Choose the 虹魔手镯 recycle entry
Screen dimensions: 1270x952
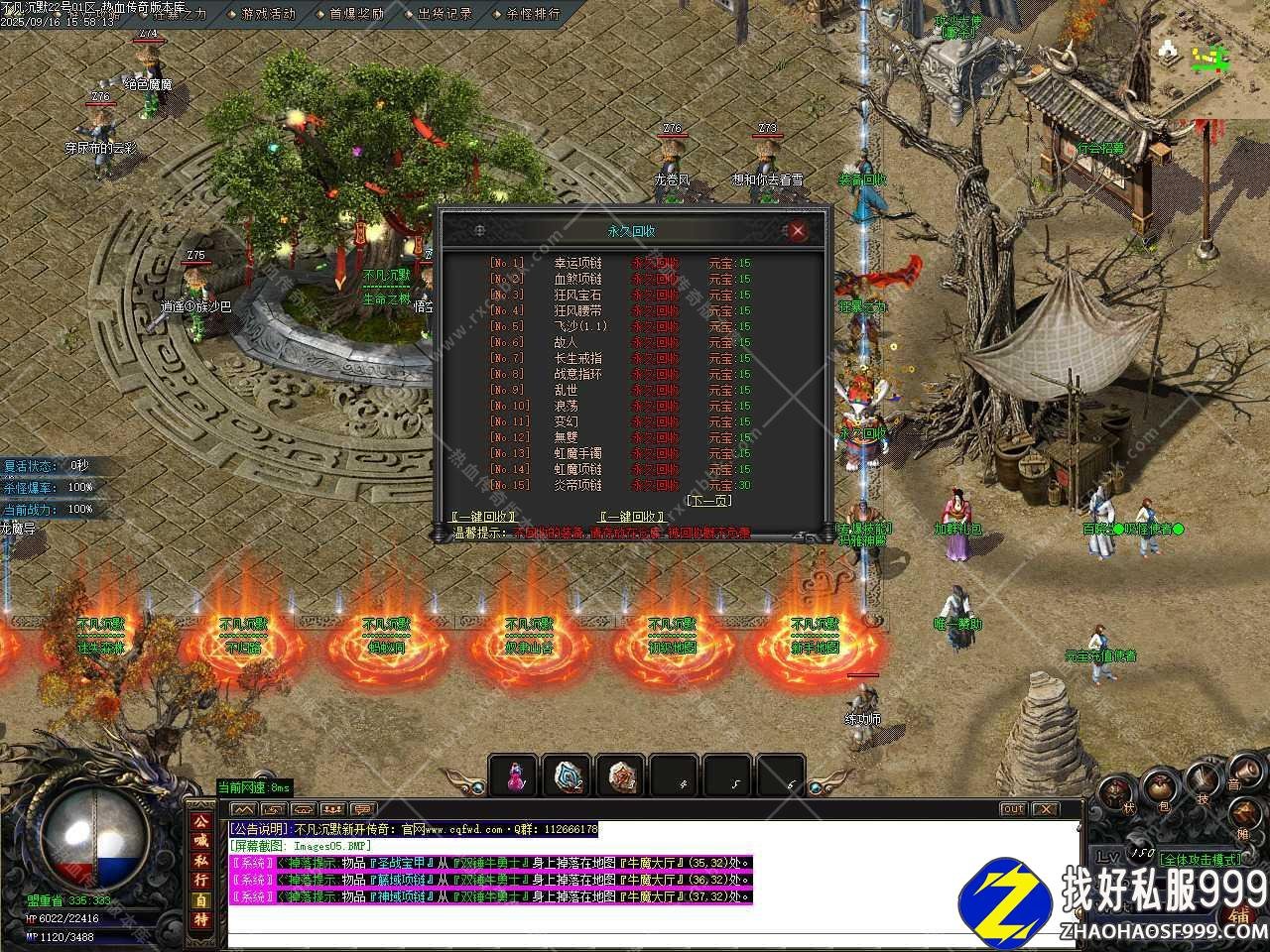[656, 453]
